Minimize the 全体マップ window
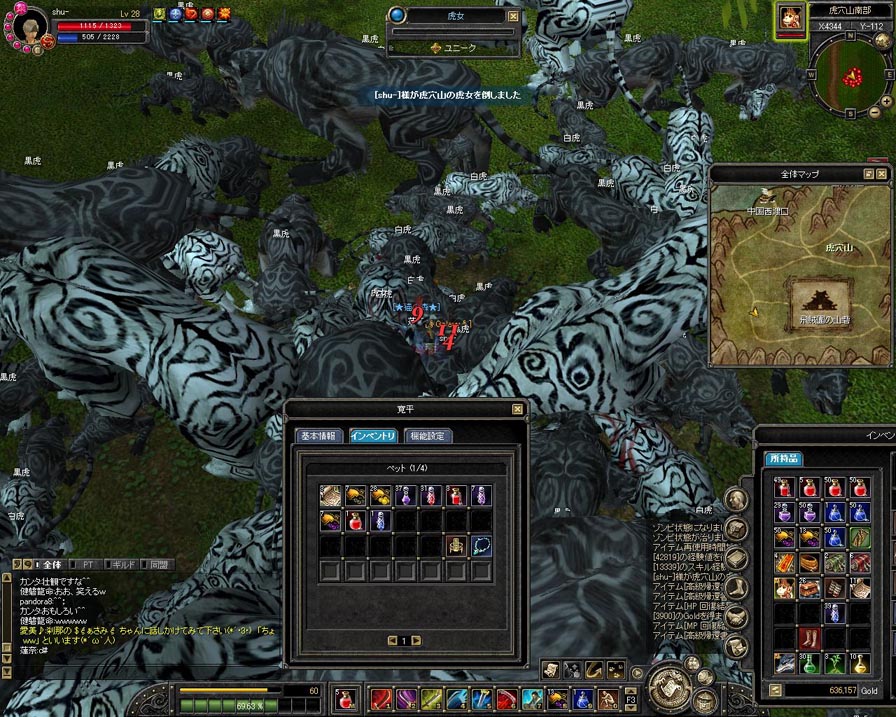896x717 pixels. [869, 174]
